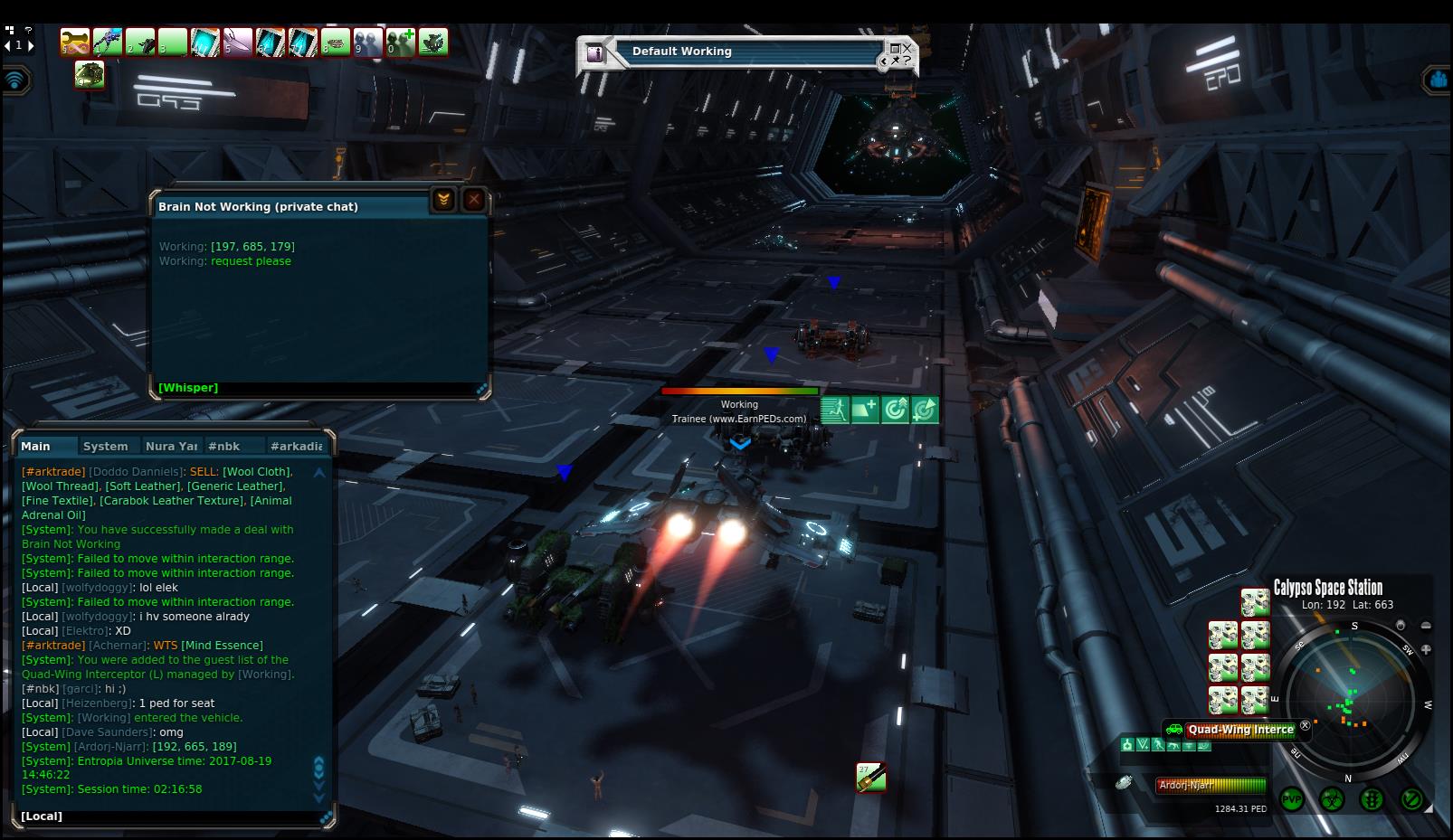Screen dimensions: 1453x840
Task: Open the Default Working info icon
Action: click(595, 53)
